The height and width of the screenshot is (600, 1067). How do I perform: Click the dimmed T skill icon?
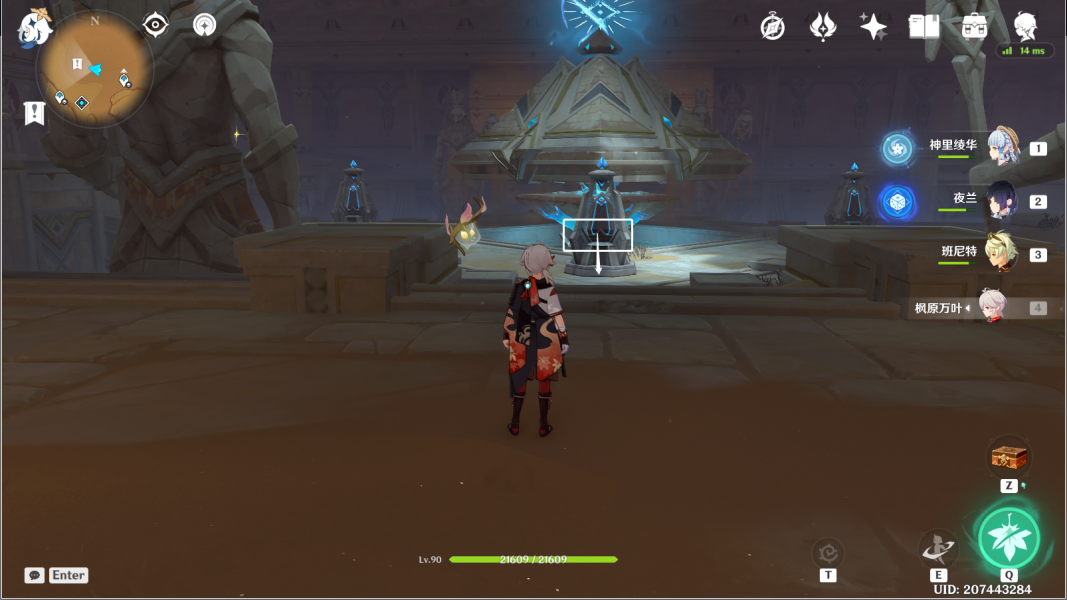tap(828, 552)
